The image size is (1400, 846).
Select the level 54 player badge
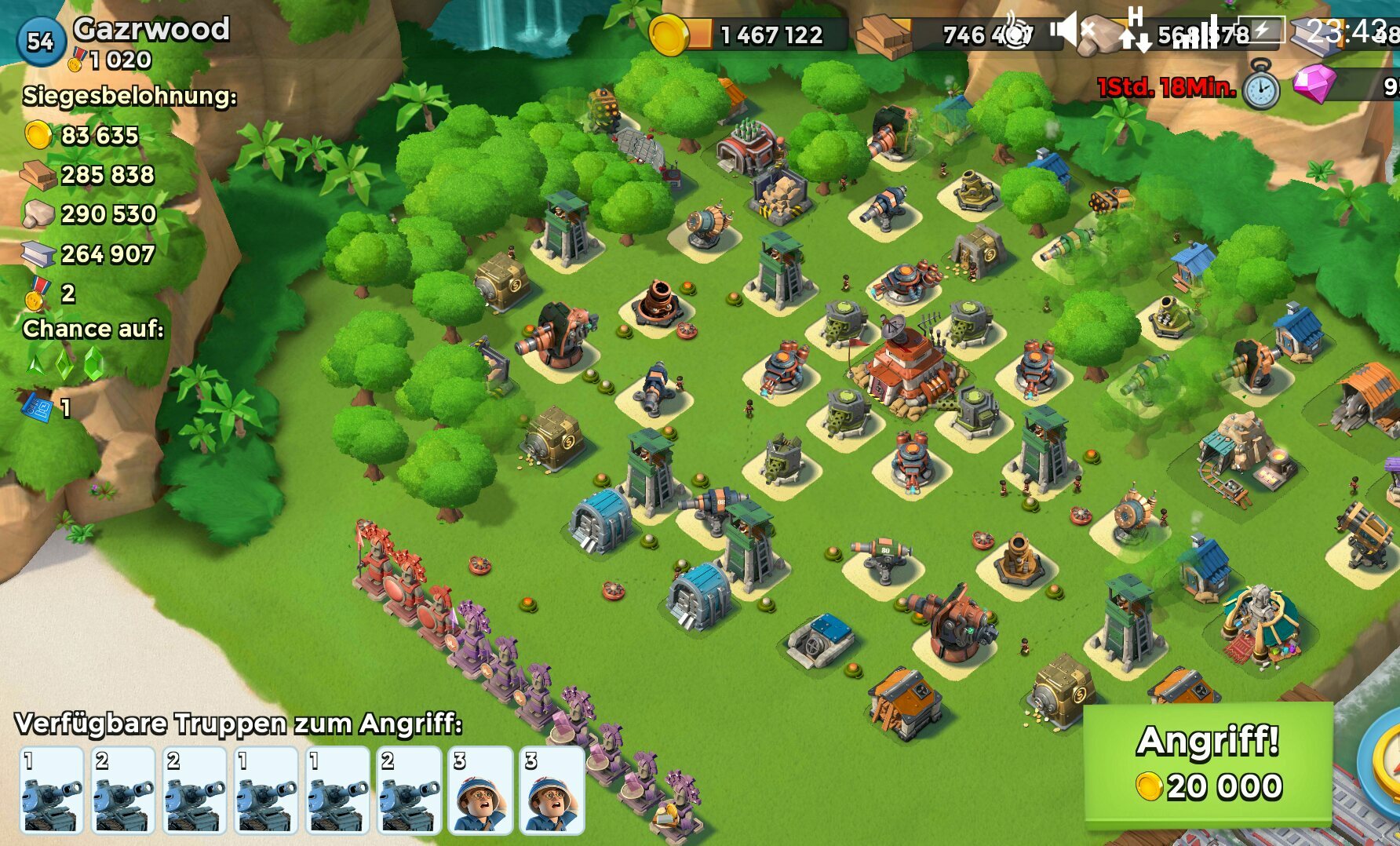(40, 41)
